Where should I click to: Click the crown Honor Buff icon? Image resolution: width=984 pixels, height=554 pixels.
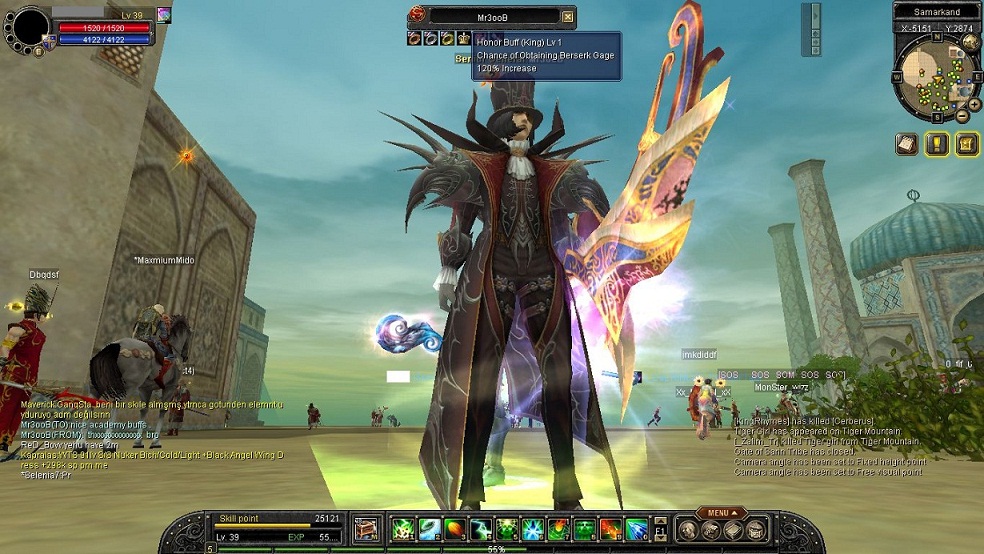pos(464,39)
